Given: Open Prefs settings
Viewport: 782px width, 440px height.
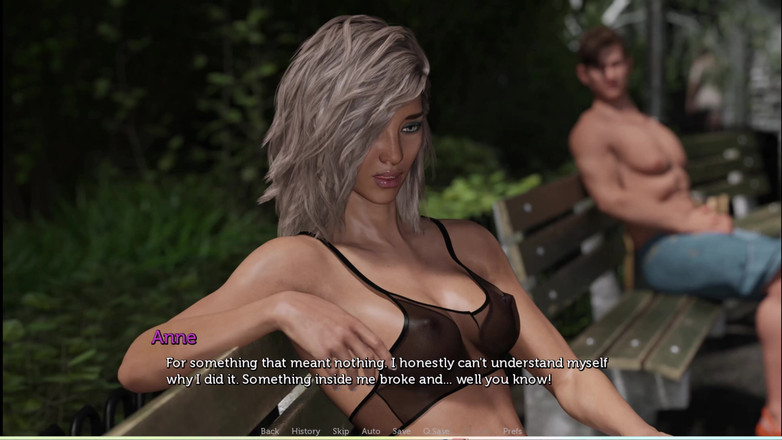Looking at the screenshot, I should [512, 431].
